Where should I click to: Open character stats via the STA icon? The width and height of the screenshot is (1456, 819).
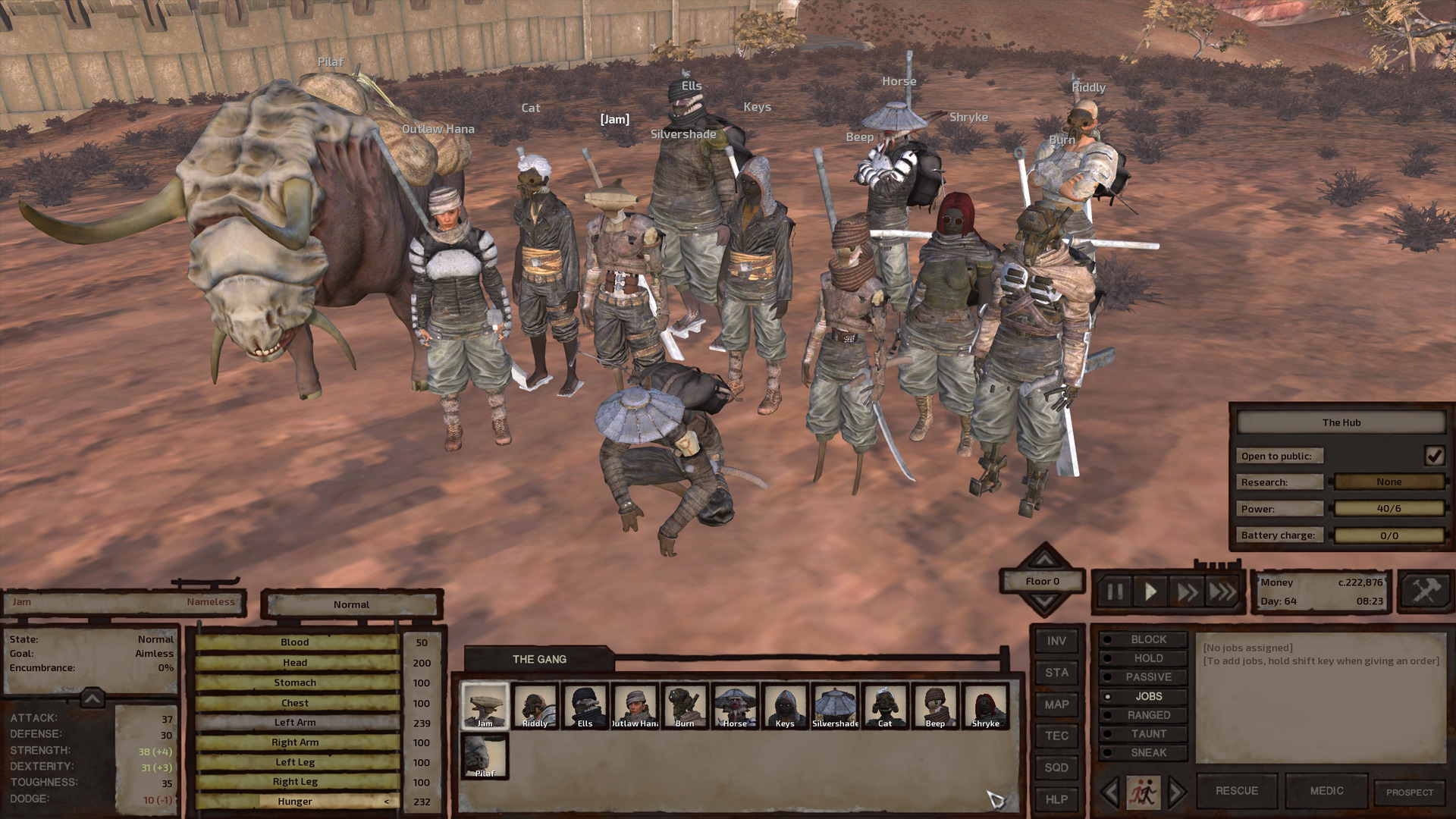pos(1056,673)
